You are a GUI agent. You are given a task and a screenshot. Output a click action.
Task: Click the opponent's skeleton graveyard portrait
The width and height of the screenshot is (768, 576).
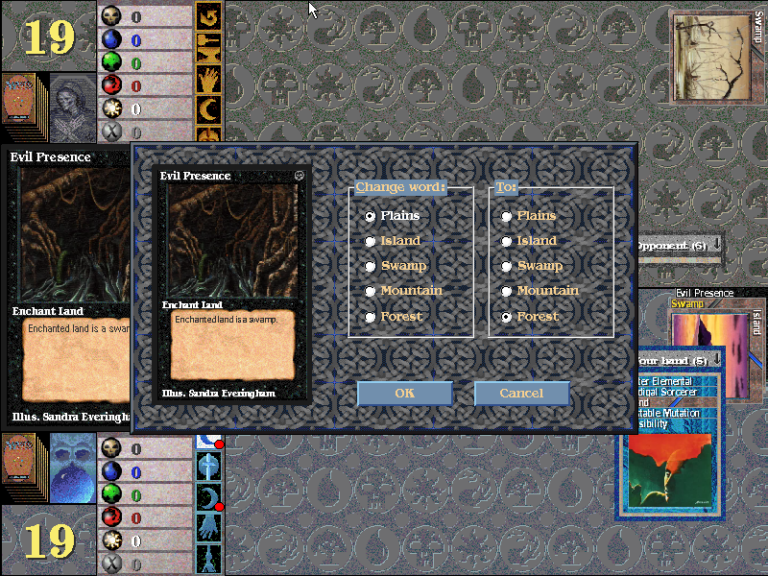coord(72,100)
